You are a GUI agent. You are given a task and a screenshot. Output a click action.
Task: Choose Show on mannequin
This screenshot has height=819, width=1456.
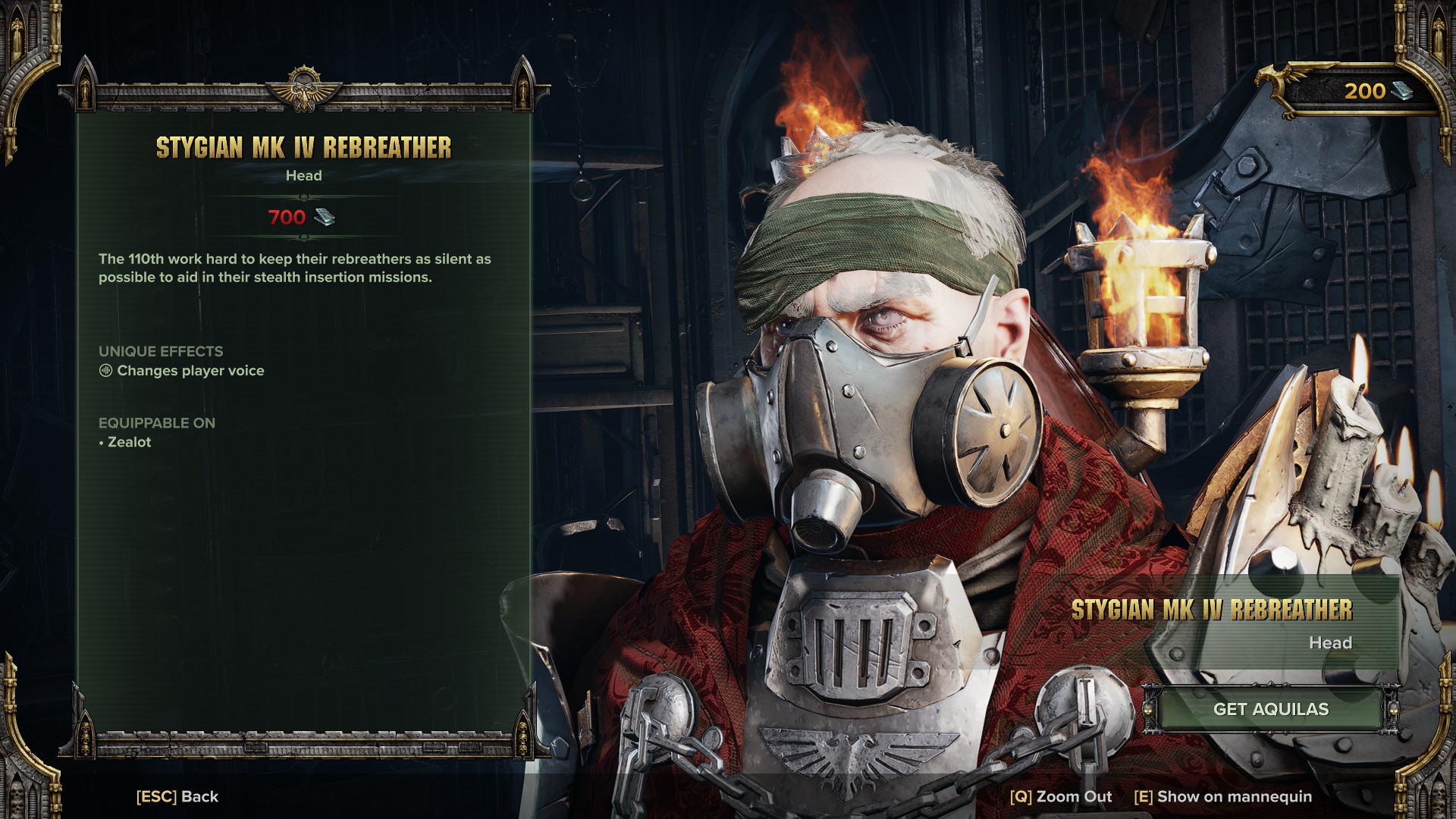(1222, 796)
